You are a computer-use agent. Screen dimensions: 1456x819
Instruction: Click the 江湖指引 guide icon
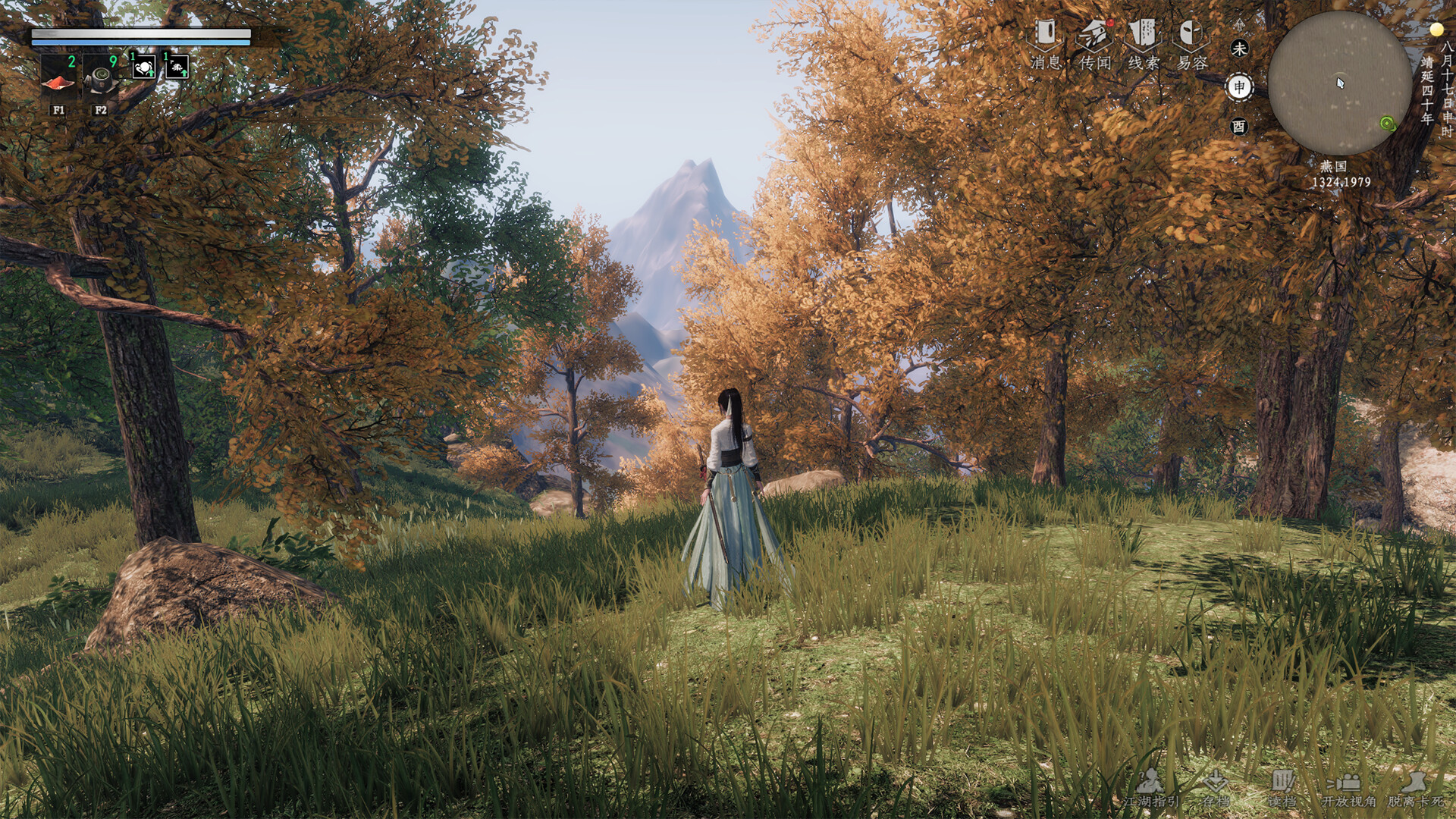point(1150,782)
